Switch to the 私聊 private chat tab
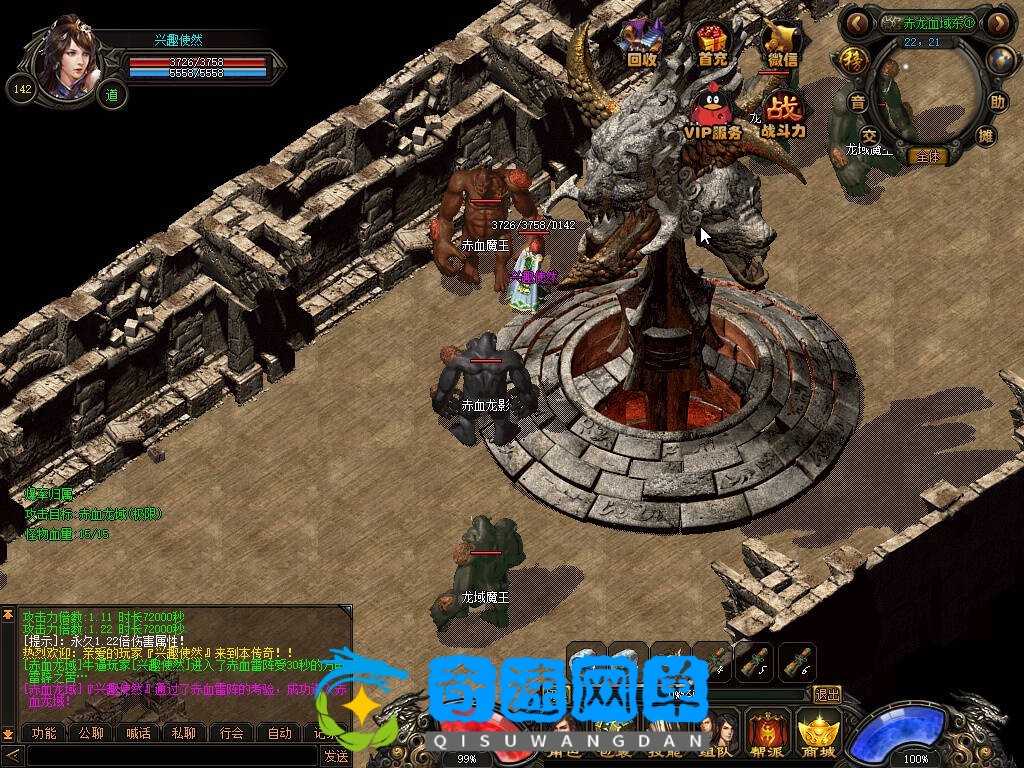Screen dimensions: 1024x768 [185, 733]
